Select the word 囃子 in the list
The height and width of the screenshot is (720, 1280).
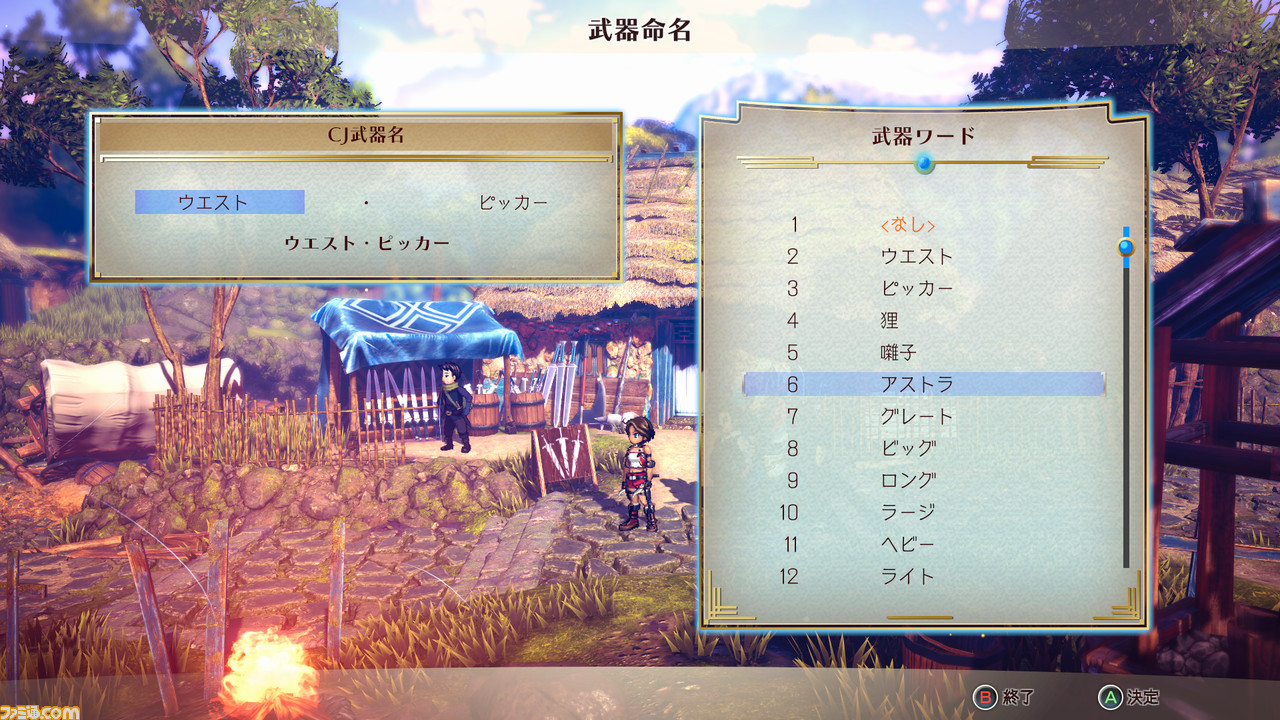click(x=898, y=353)
